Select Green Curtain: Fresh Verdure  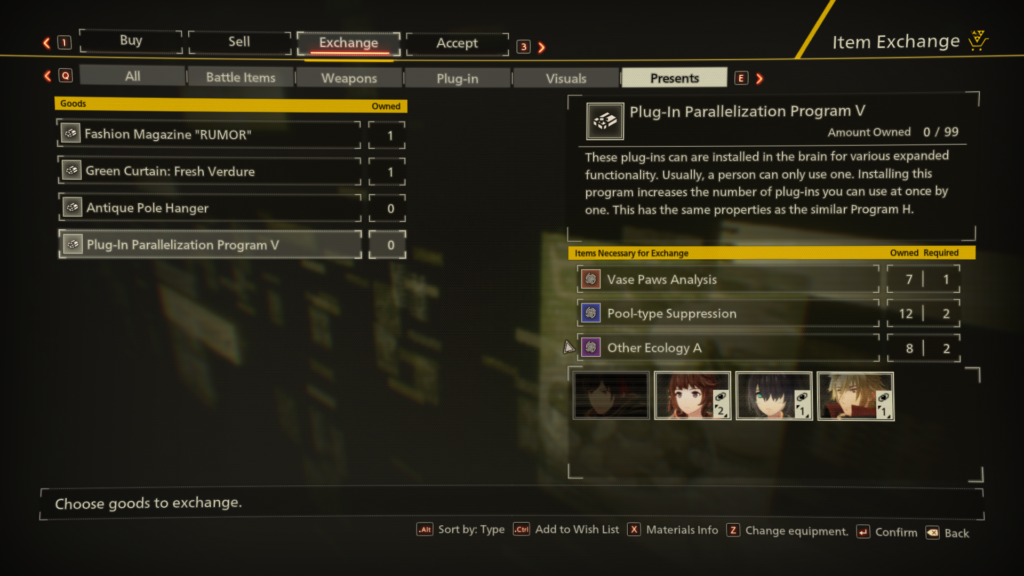209,171
